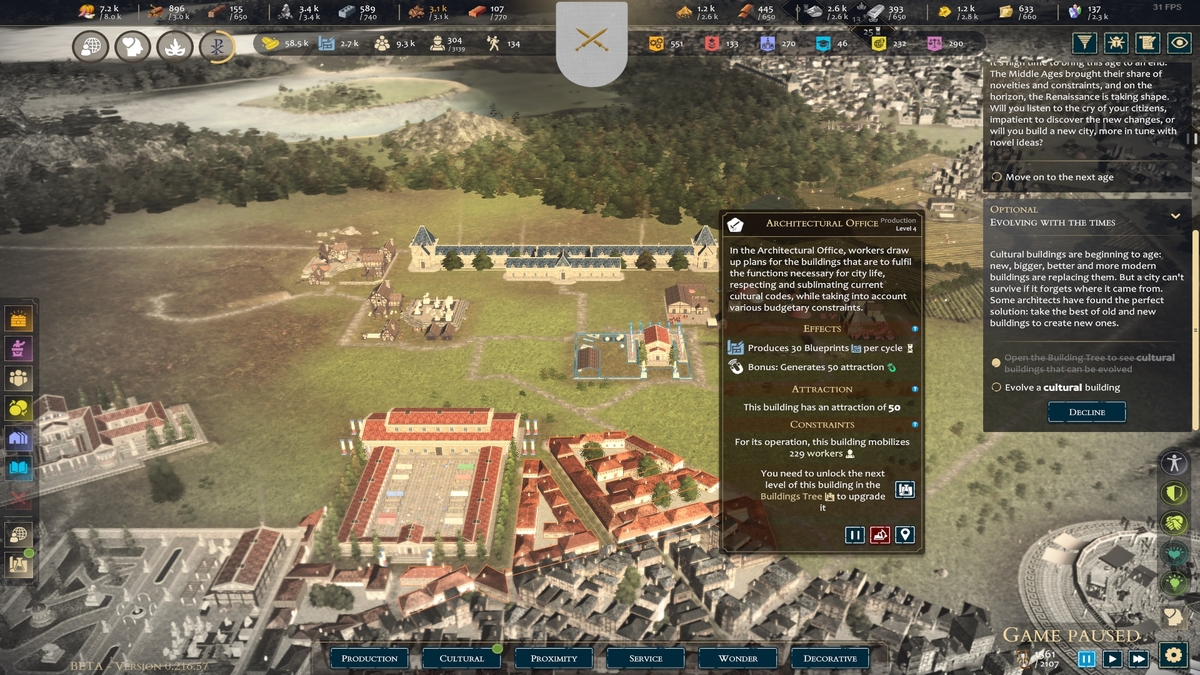Demolish the Architectural Office with red button
Viewport: 1200px width, 675px height.
coord(880,535)
